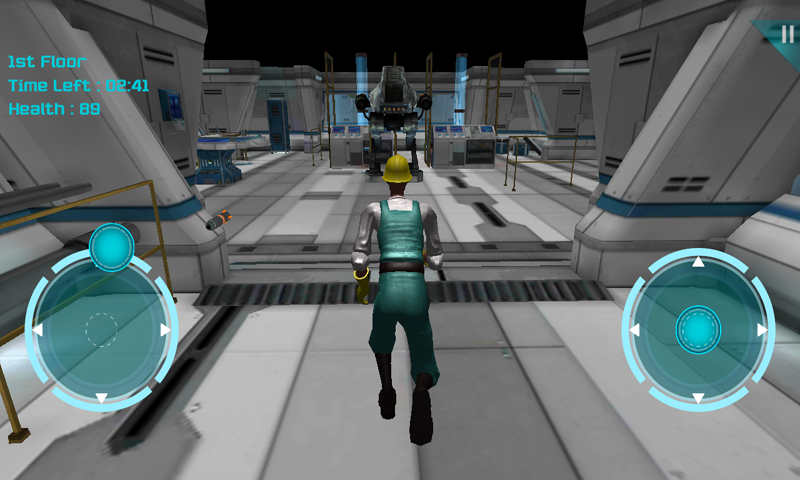
Task: Click the up arrow on the camera joystick
Action: 698,262
